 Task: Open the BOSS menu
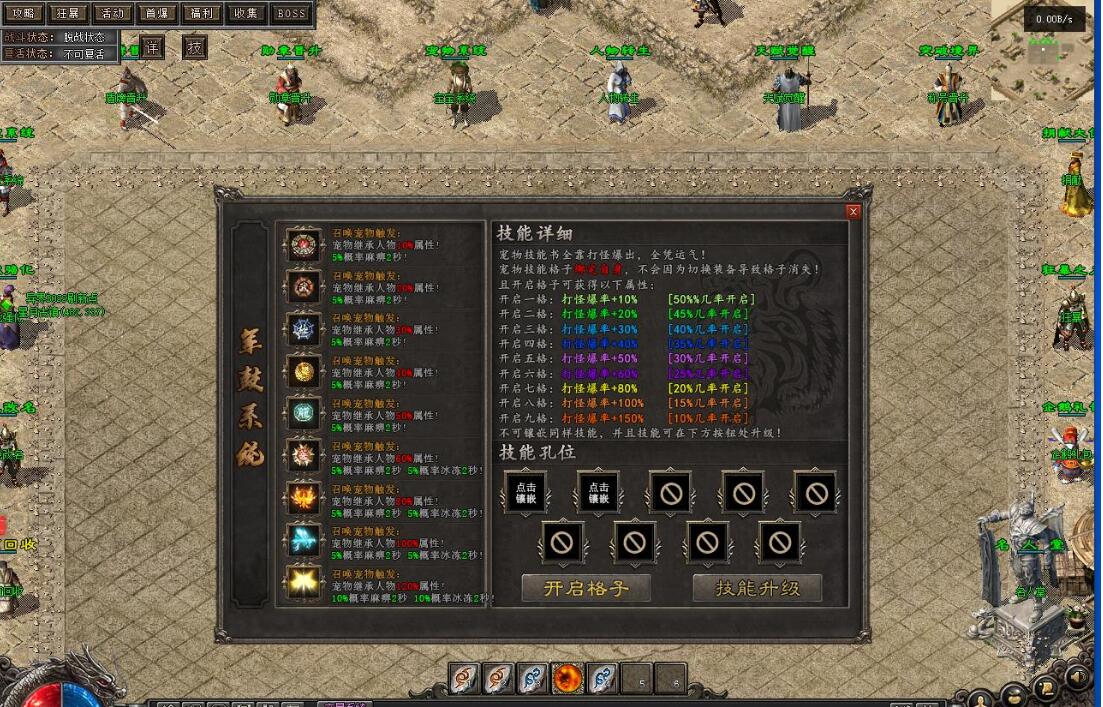(291, 14)
